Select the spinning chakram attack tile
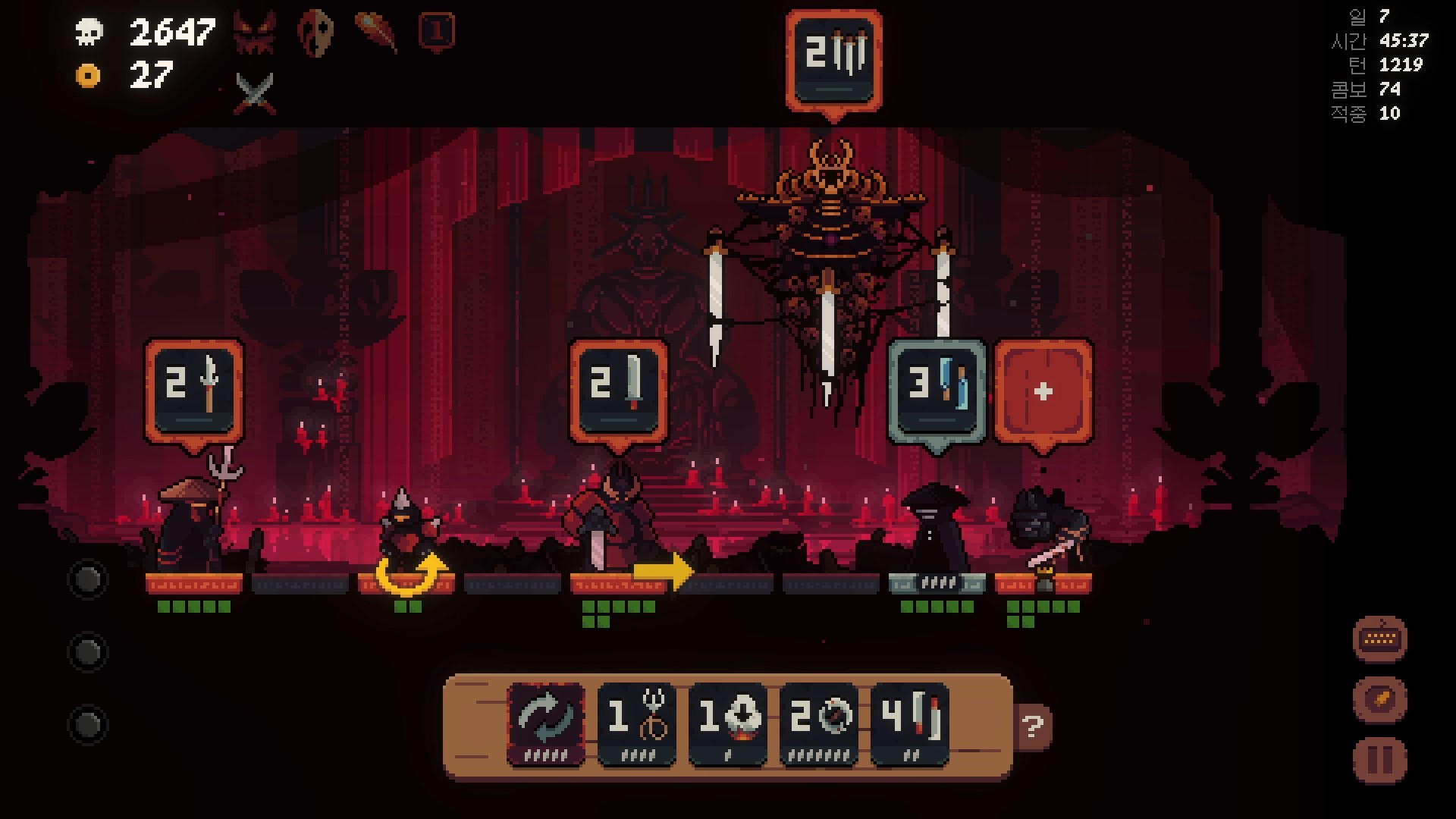Image resolution: width=1456 pixels, height=819 pixels. tap(818, 724)
